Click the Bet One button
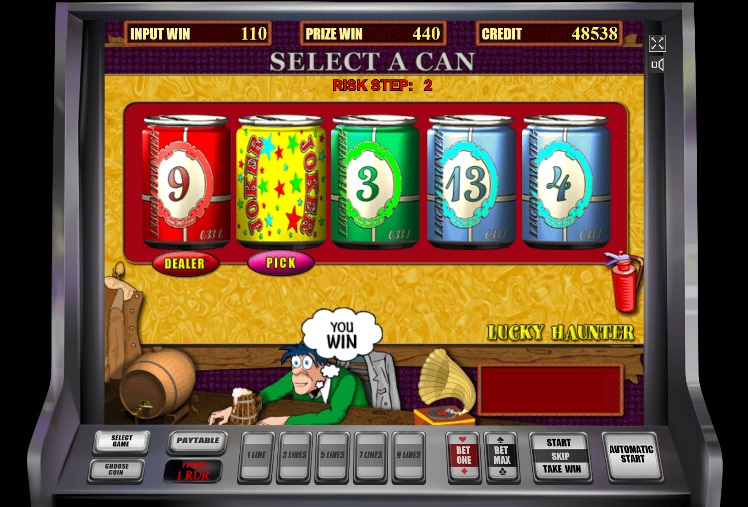Screen dimensions: 748x507 [x=464, y=455]
